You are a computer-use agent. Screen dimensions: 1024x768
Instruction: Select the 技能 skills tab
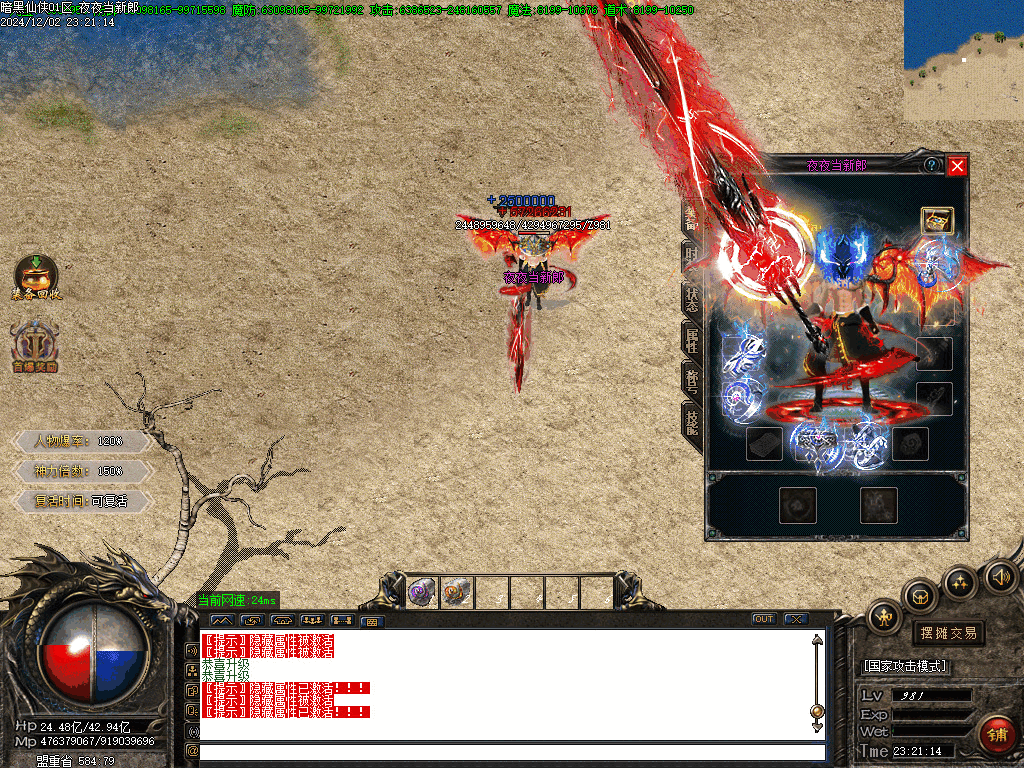(x=692, y=420)
